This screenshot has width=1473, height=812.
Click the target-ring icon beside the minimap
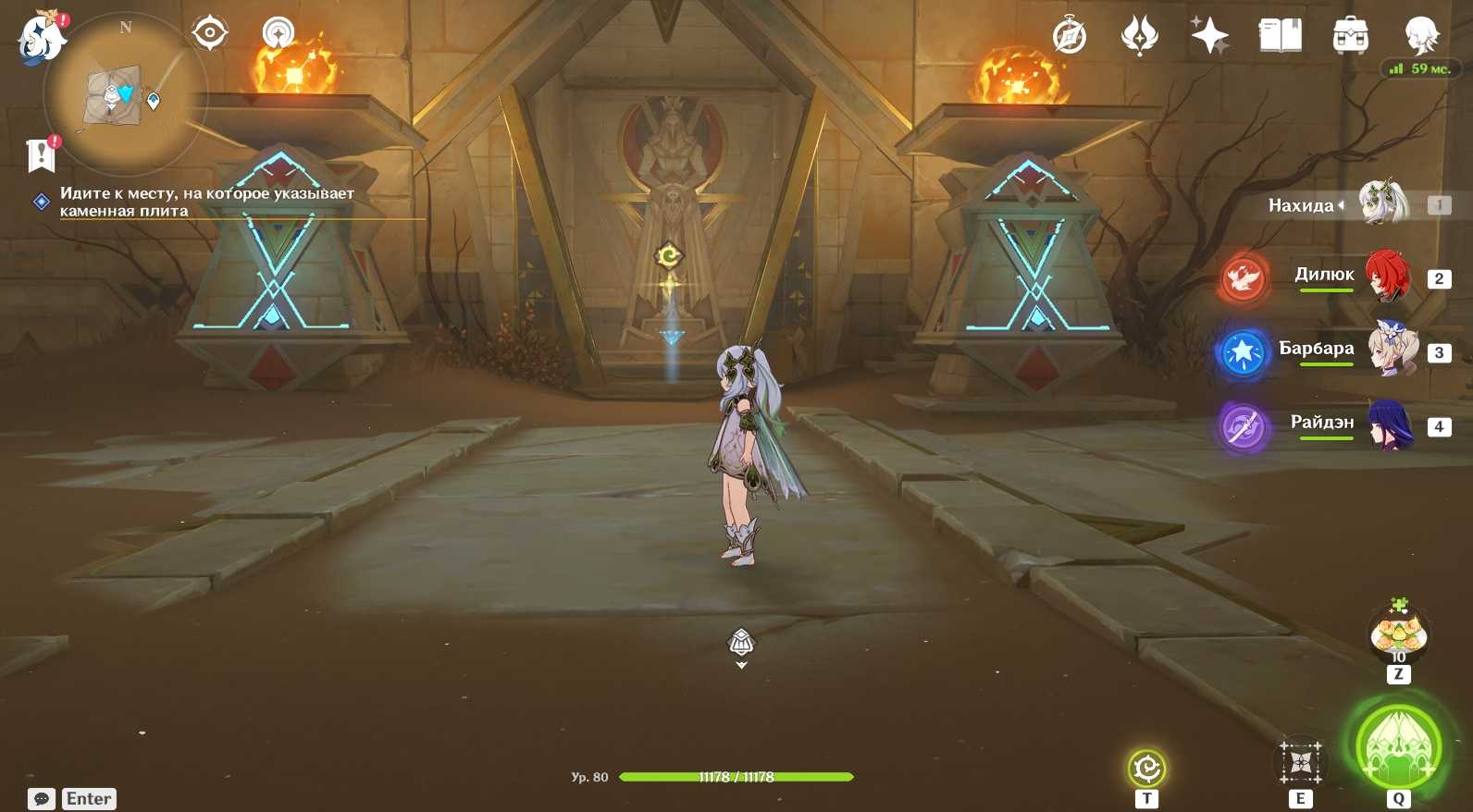(x=210, y=33)
